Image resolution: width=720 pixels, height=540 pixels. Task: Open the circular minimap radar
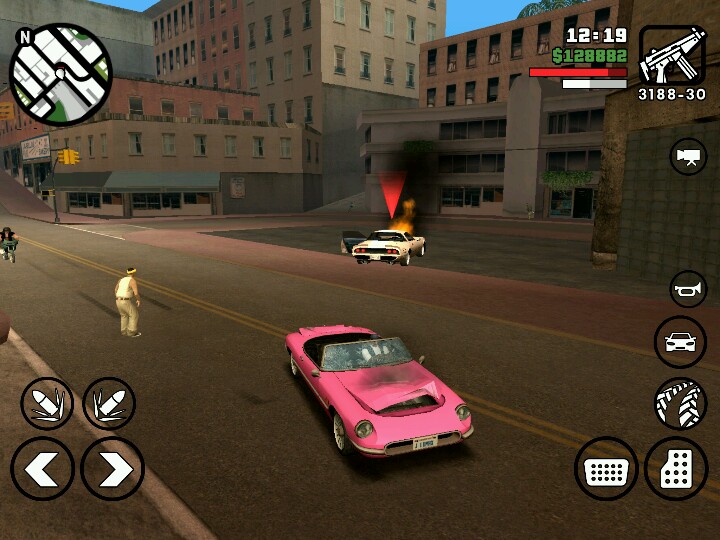pos(61,75)
